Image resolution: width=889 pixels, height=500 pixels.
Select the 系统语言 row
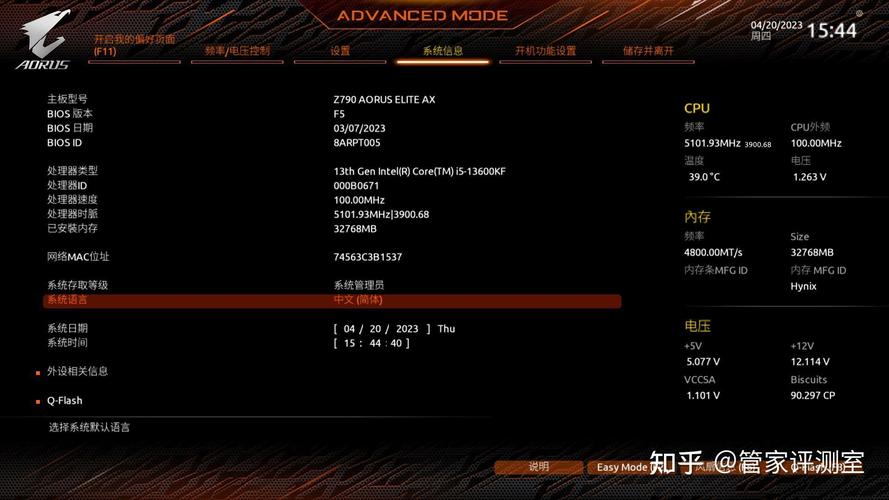[332, 300]
